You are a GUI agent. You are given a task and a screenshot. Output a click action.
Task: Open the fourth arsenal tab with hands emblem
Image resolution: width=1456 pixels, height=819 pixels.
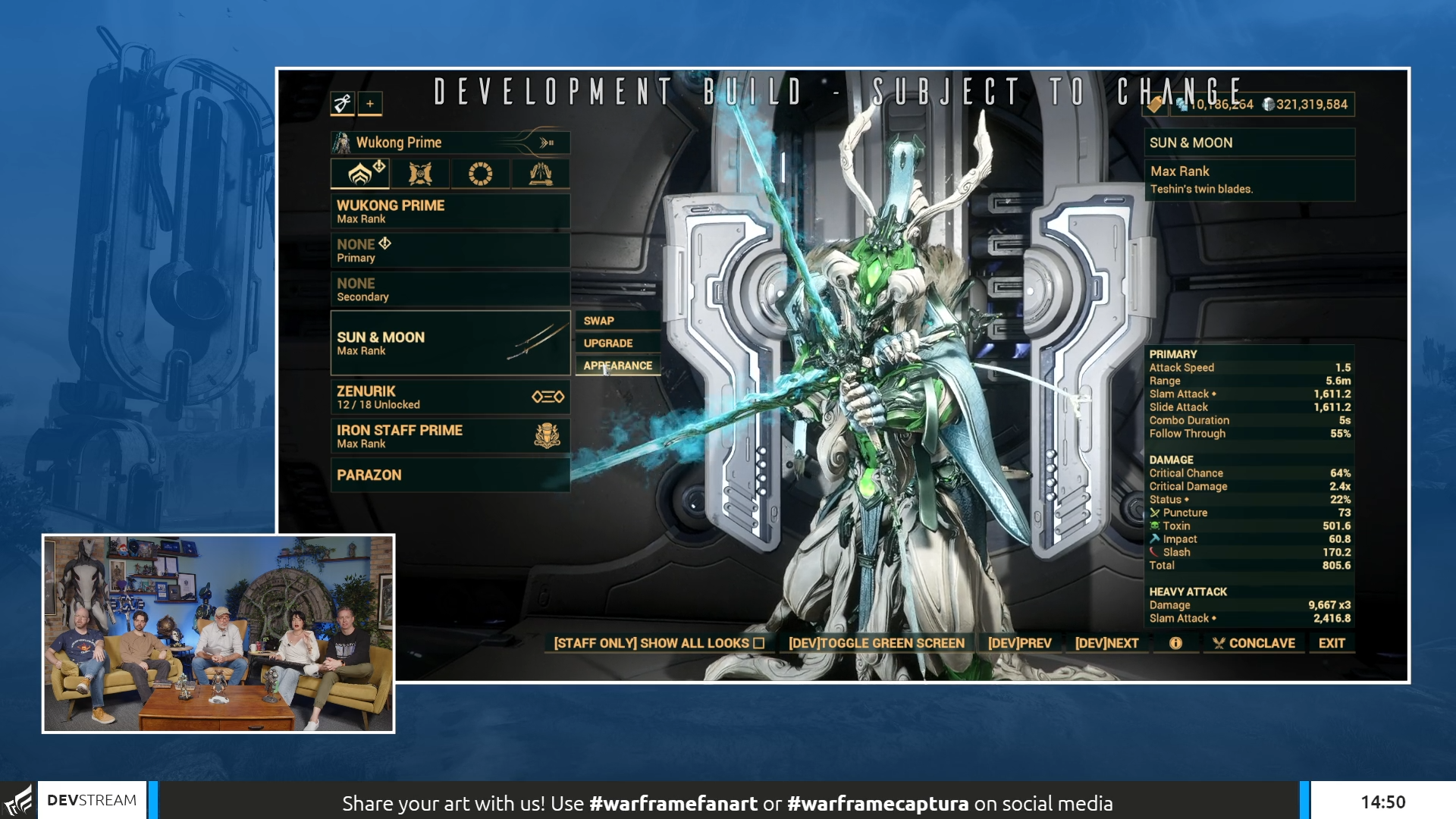tap(541, 174)
